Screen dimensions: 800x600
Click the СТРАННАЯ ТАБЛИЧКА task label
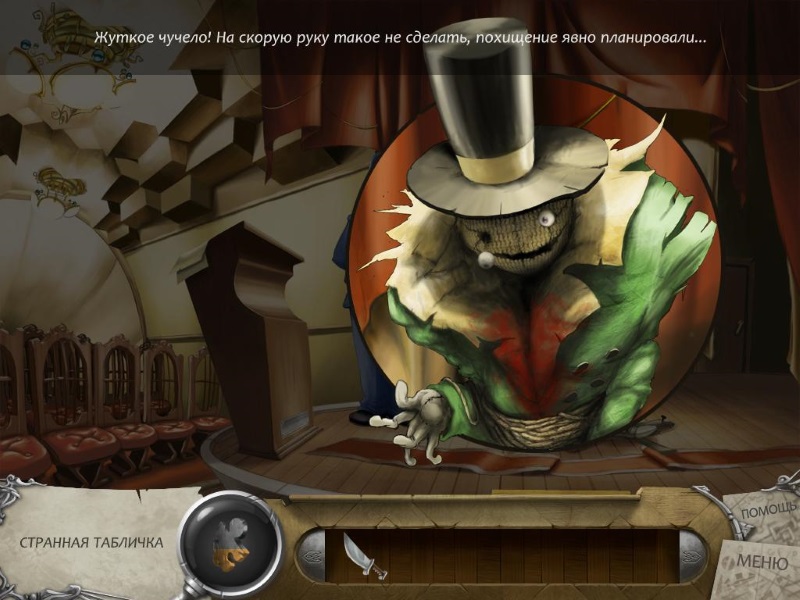tap(91, 543)
